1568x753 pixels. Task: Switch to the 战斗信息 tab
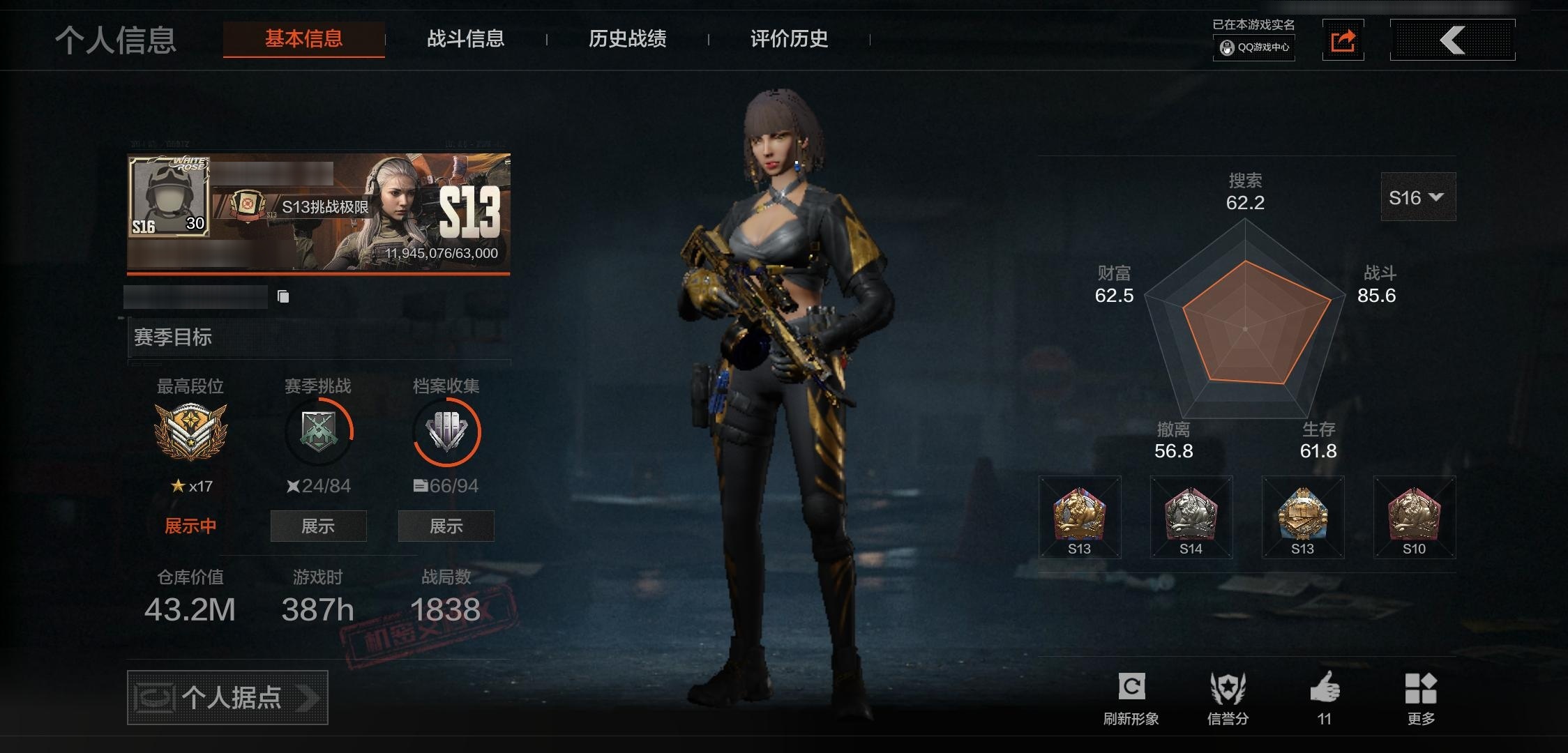click(x=466, y=40)
